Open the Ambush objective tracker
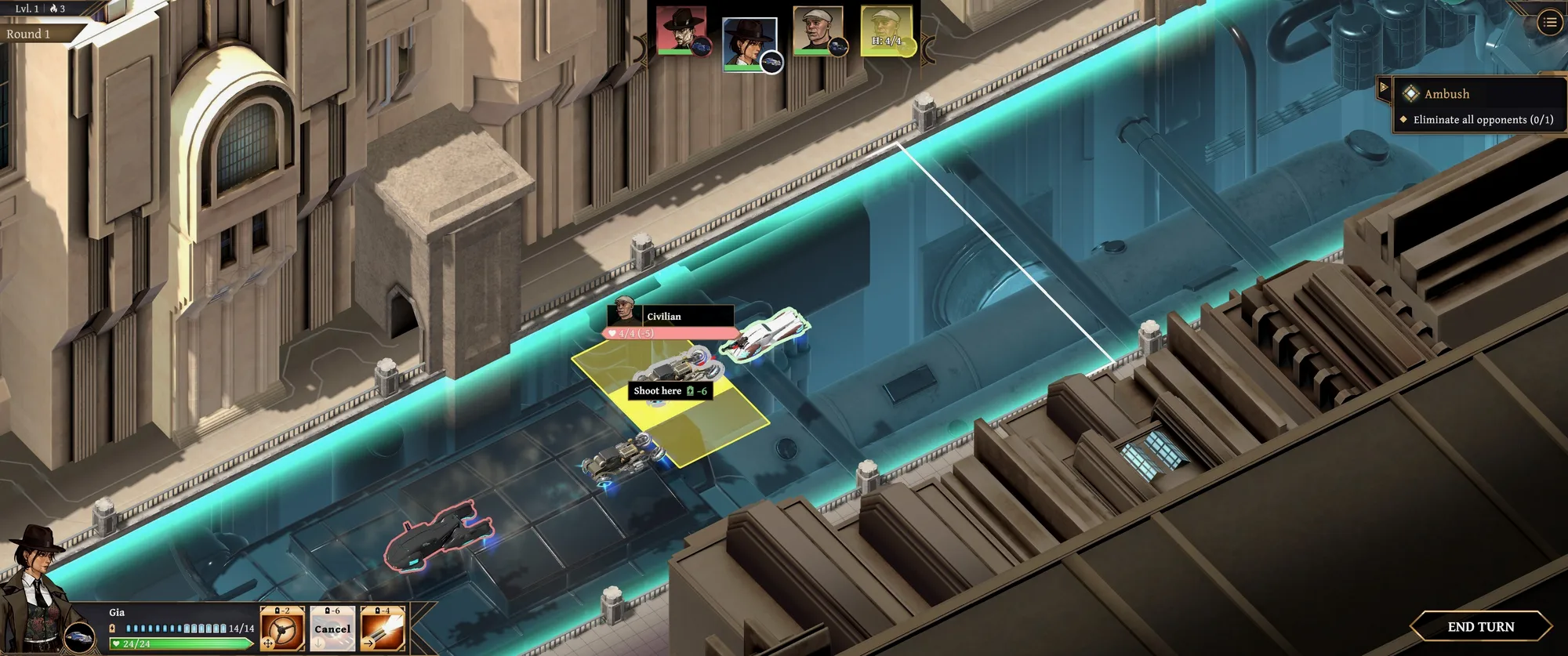 pyautogui.click(x=1446, y=94)
